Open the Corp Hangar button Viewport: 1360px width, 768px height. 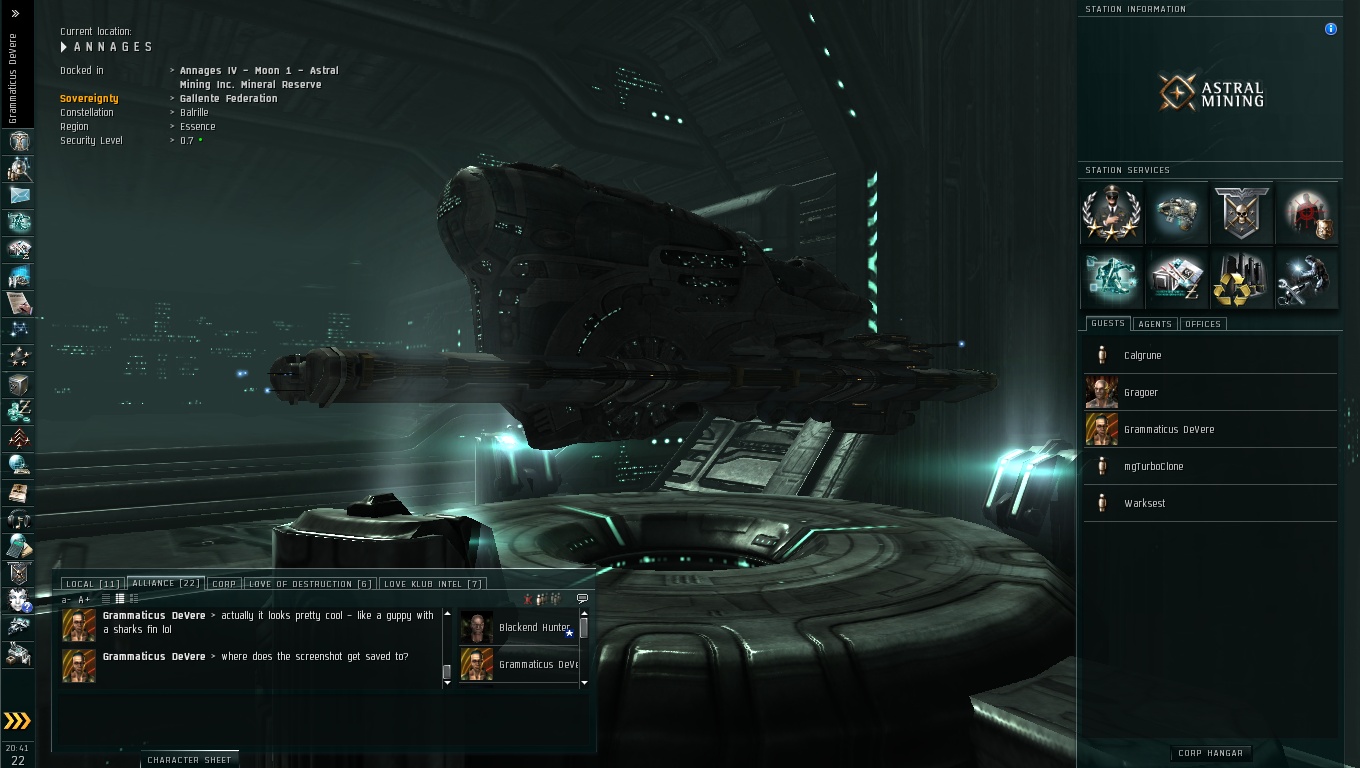(1210, 753)
